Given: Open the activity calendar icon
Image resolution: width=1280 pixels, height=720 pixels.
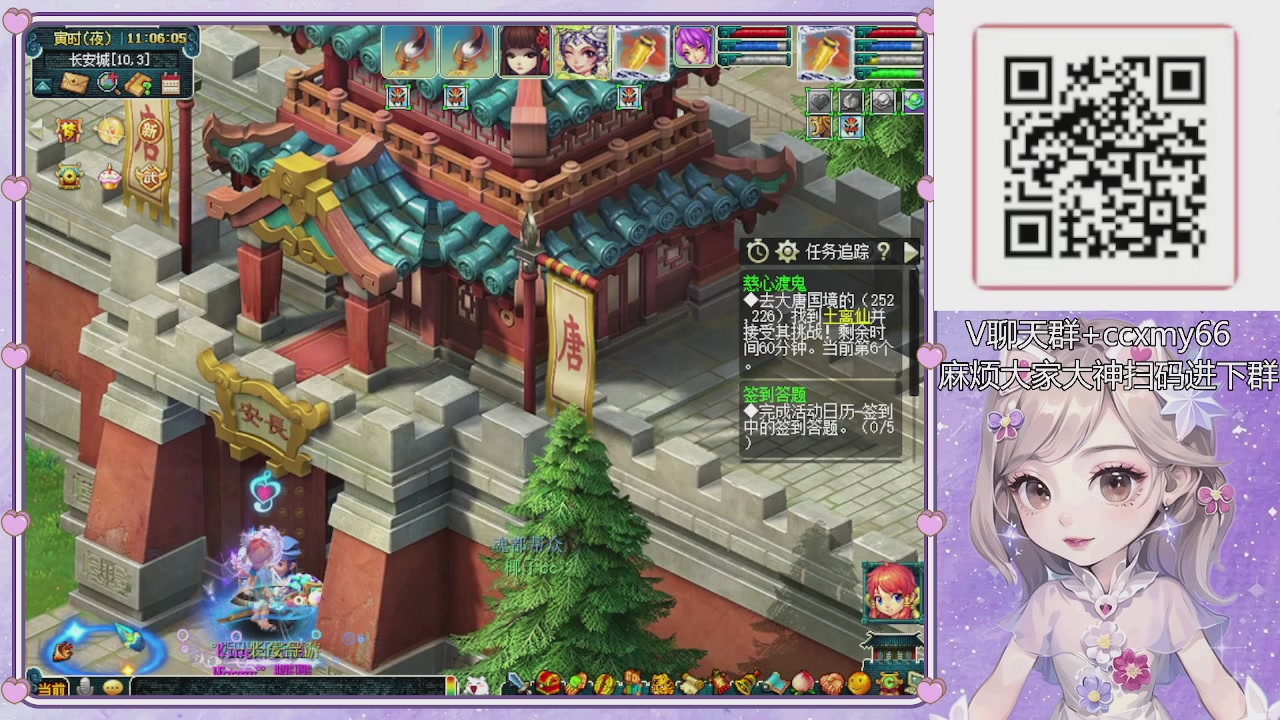Looking at the screenshot, I should 171,84.
